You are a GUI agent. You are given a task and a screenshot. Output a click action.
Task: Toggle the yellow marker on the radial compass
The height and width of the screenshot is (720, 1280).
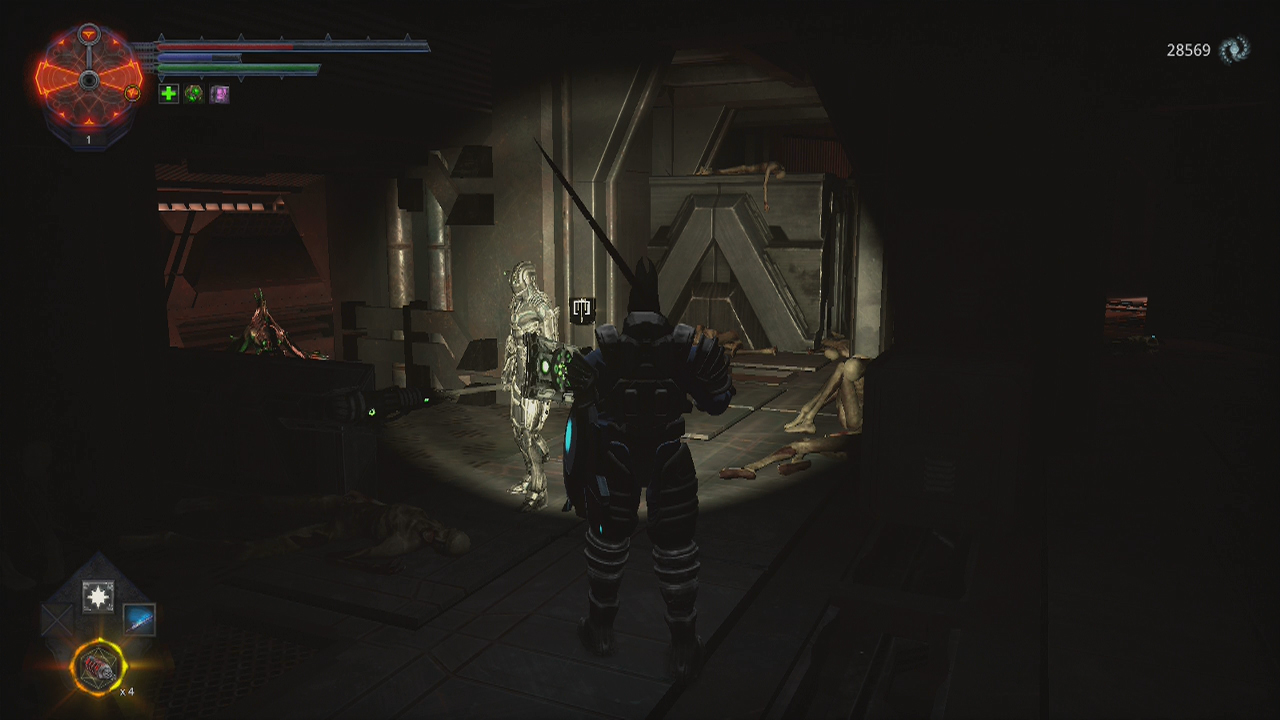click(132, 92)
